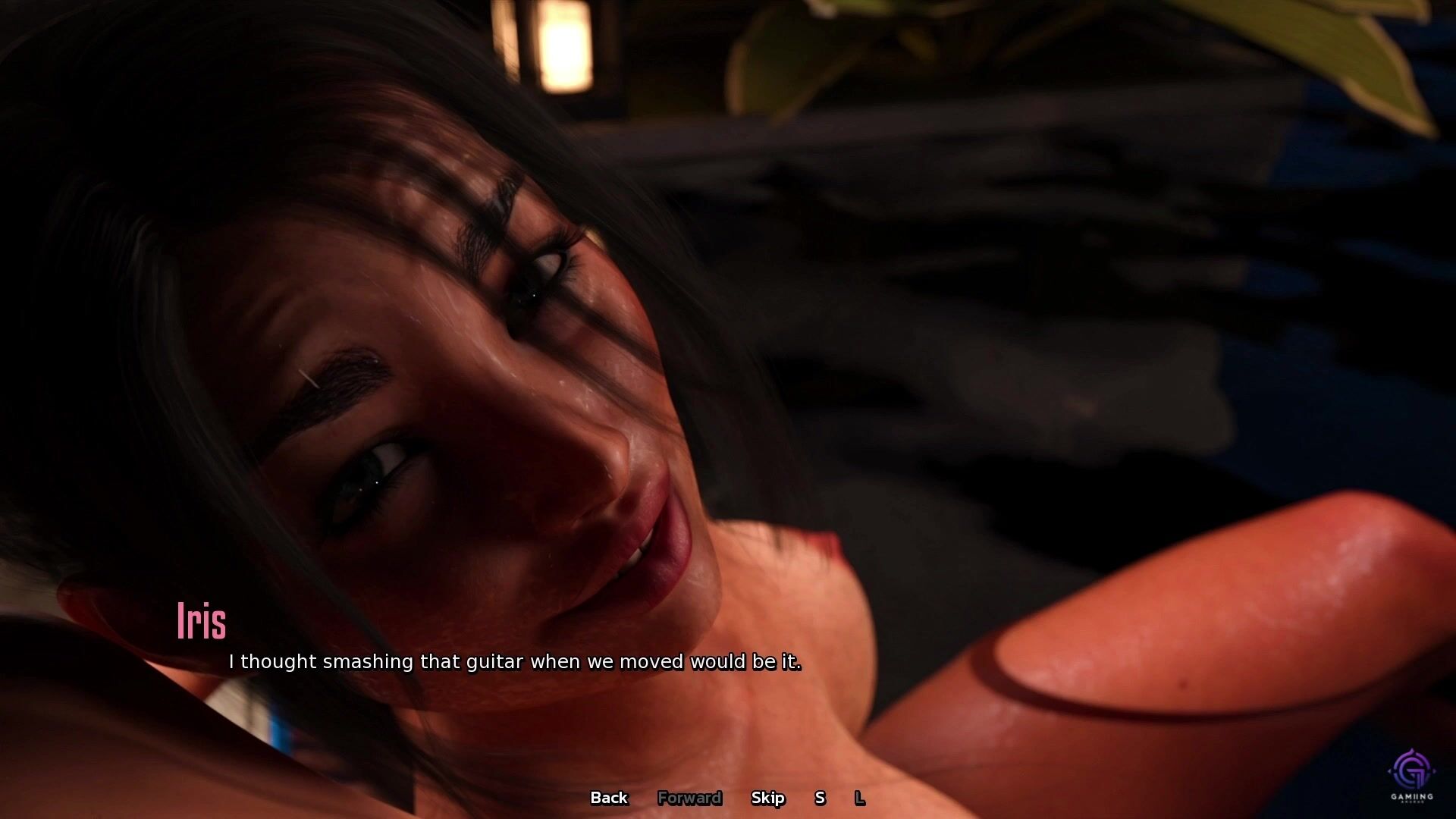1456x819 pixels.
Task: Click the Forward button in quick menu
Action: [x=689, y=798]
